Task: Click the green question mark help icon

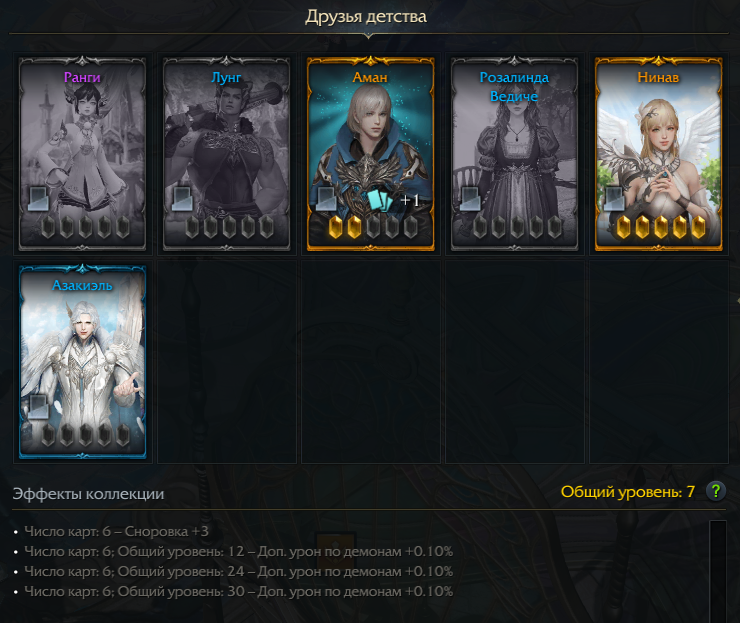Action: pos(715,491)
